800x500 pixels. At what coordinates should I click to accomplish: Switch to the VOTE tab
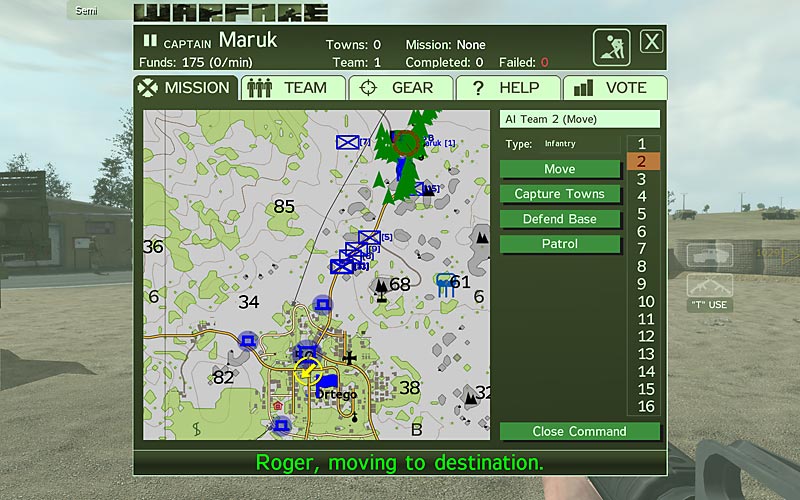click(x=614, y=88)
